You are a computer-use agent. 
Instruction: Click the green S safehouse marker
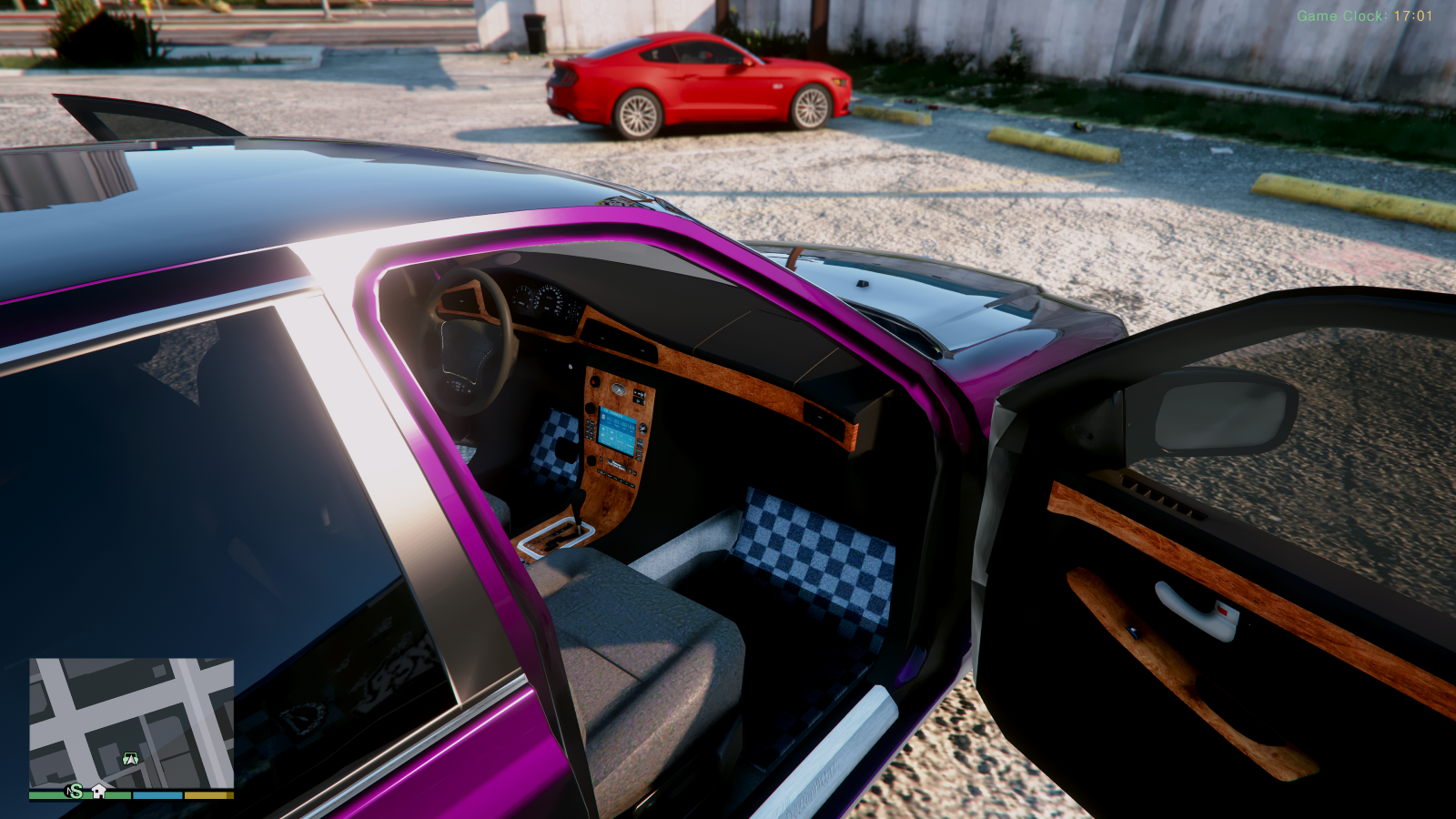76,793
